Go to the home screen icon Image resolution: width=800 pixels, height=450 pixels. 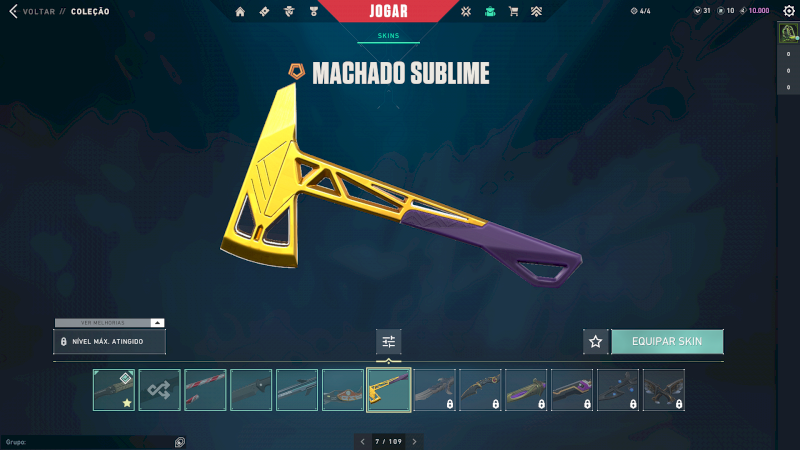click(x=240, y=11)
